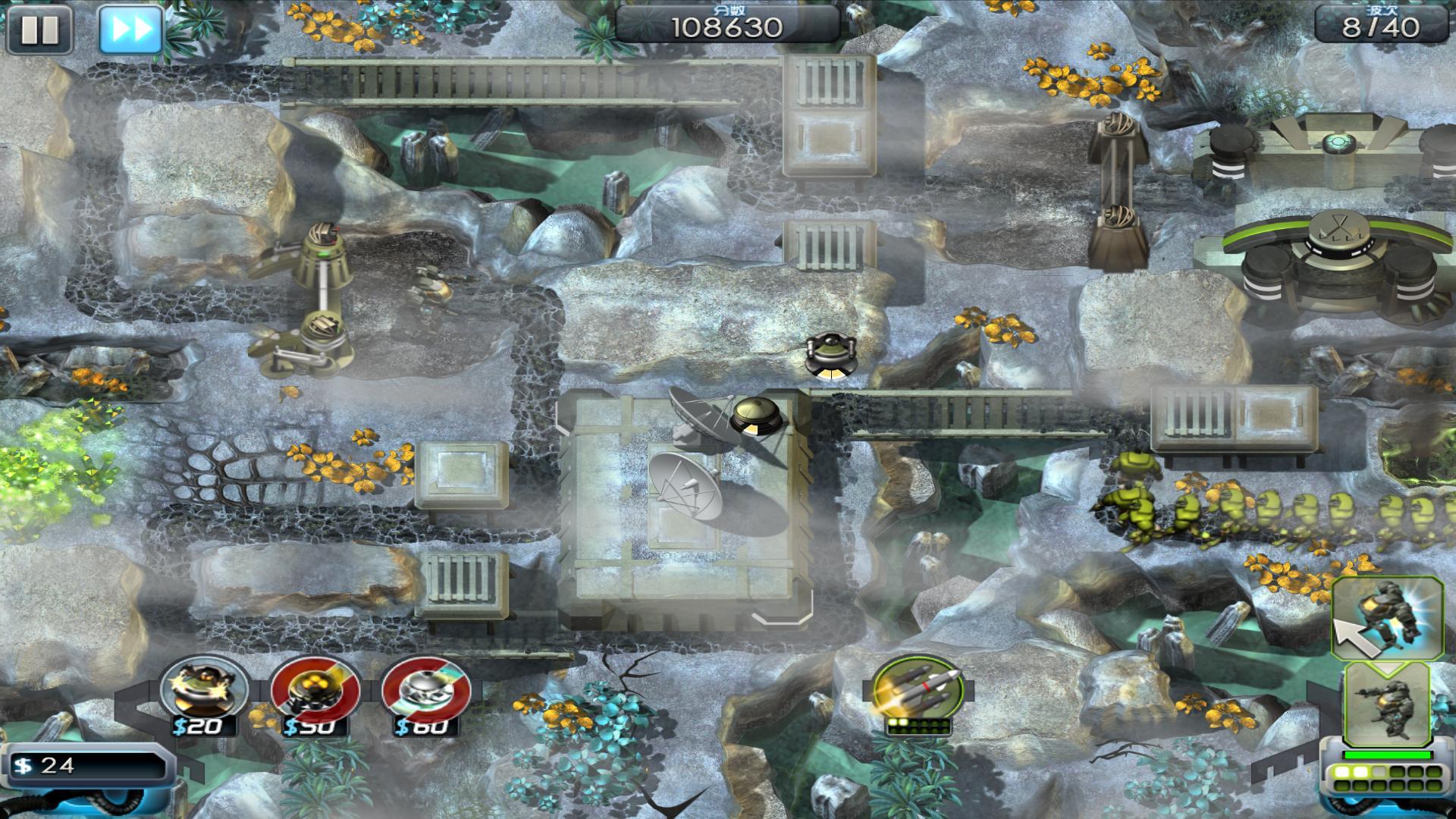Viewport: 1456px width, 819px height.
Task: Pause the game
Action: (39, 30)
